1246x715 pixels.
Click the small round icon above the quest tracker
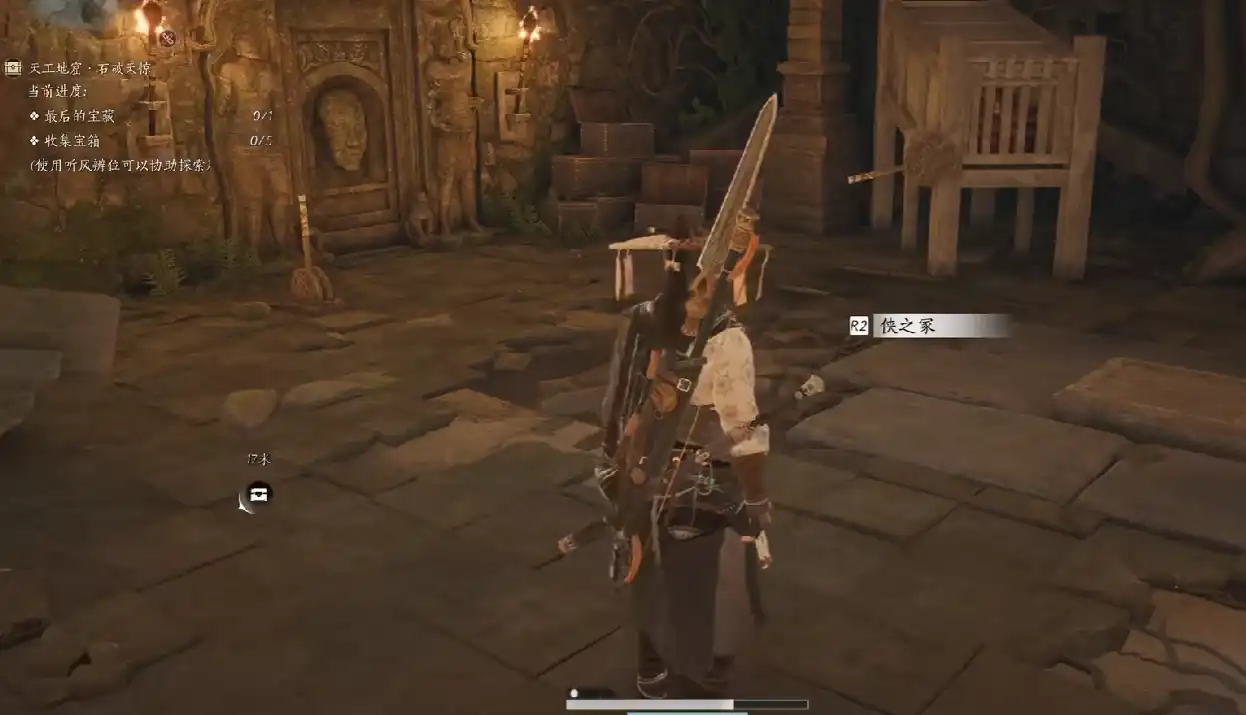click(x=167, y=39)
